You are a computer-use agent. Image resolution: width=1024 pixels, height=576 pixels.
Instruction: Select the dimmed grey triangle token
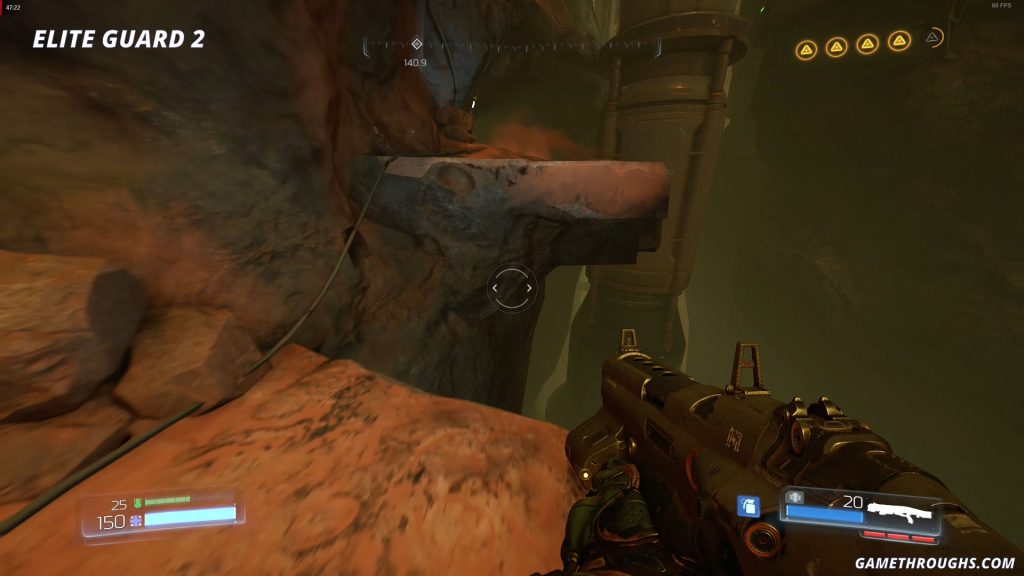tap(932, 38)
